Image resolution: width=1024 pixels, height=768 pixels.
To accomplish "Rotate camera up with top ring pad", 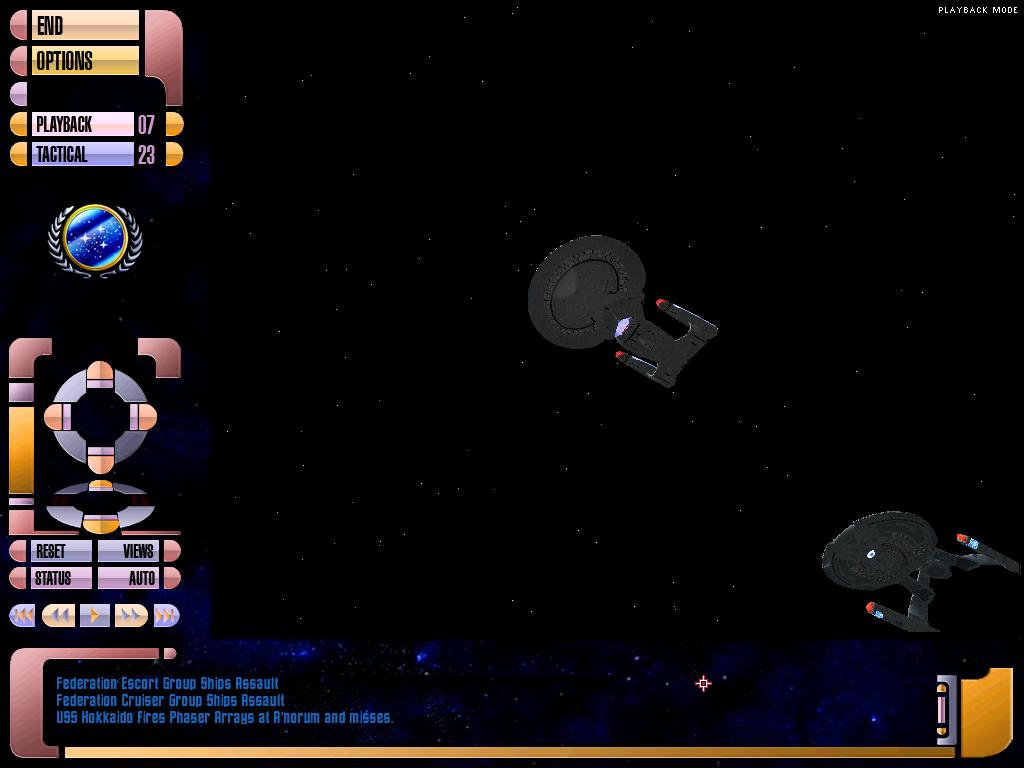I will click(x=100, y=373).
